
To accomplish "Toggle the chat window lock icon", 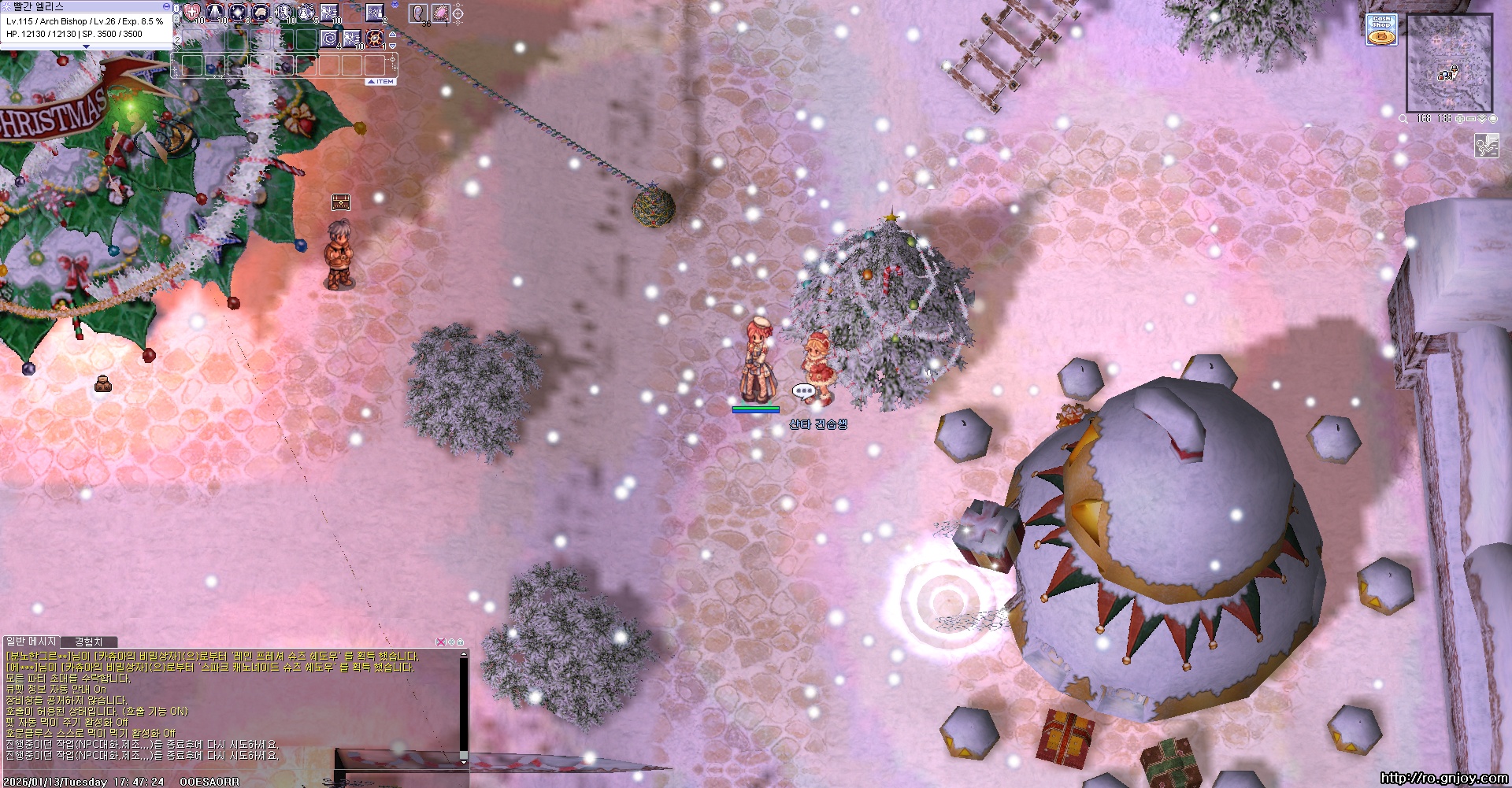I will (461, 642).
